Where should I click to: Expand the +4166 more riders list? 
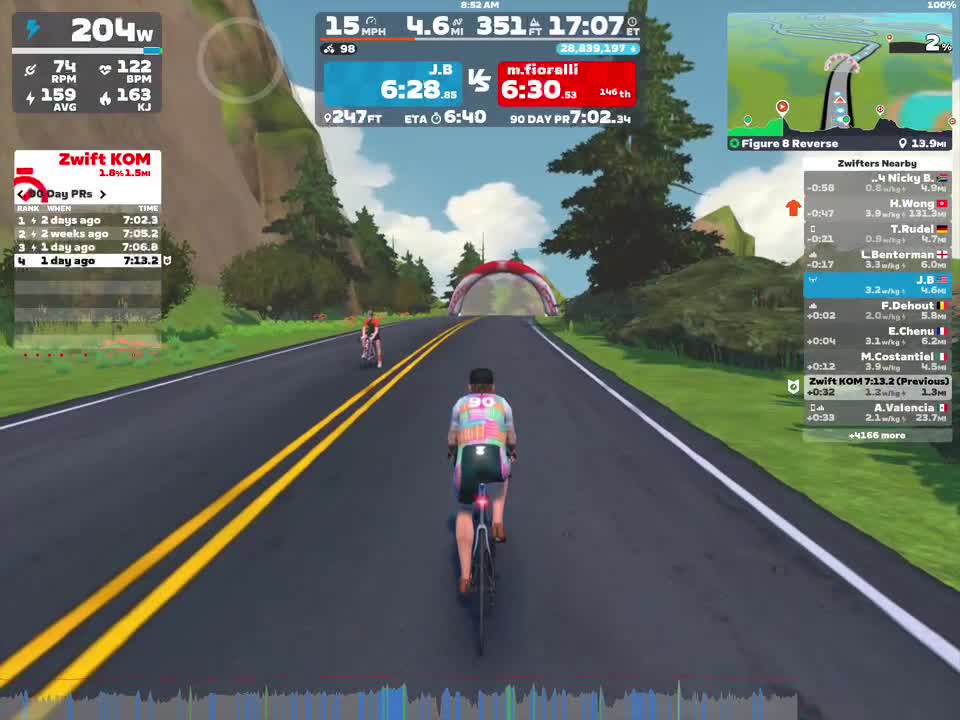pos(877,435)
